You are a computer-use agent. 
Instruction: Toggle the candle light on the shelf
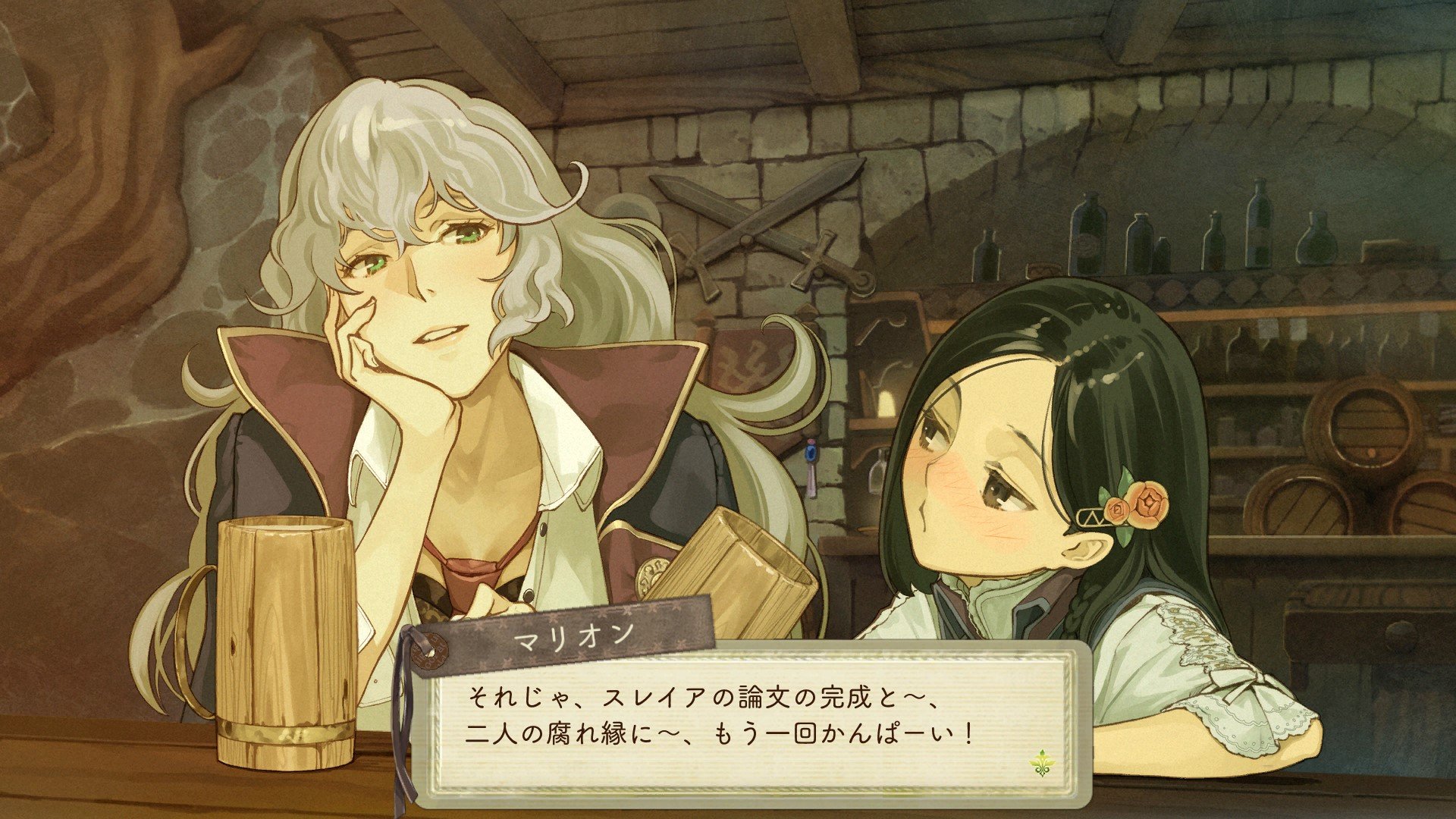pos(887,402)
